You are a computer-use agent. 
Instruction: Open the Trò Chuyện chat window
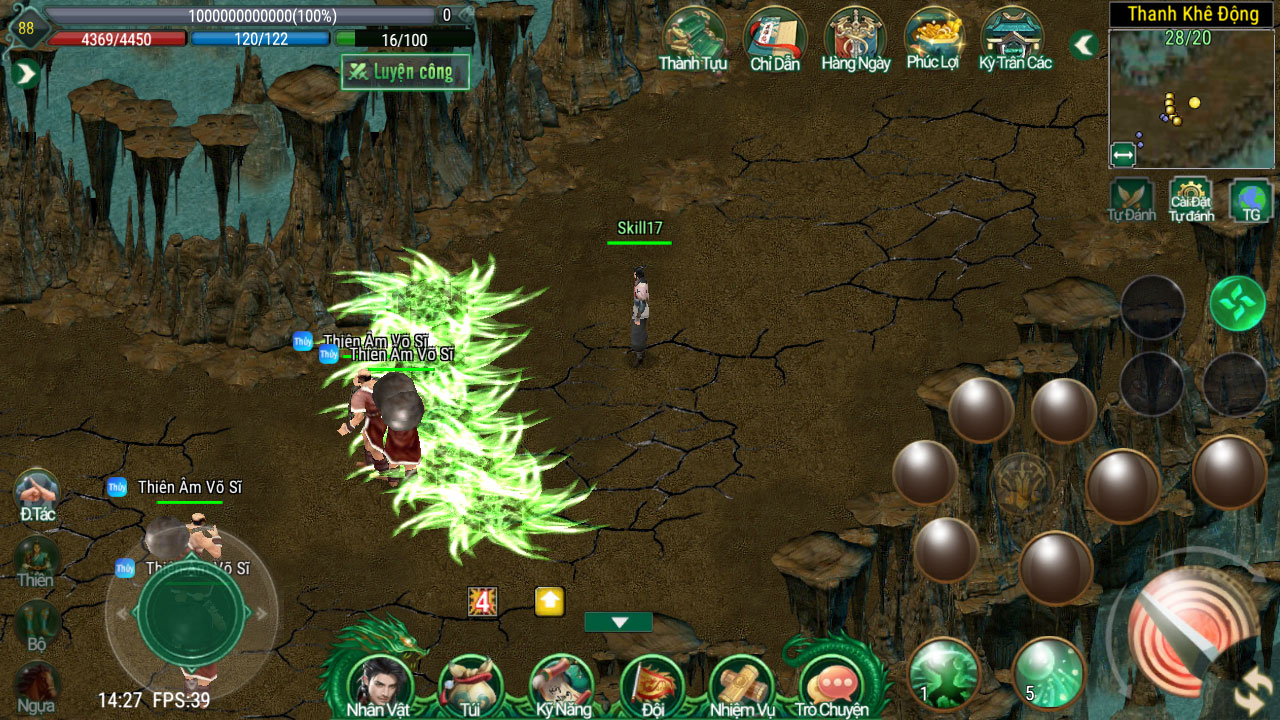[x=832, y=684]
